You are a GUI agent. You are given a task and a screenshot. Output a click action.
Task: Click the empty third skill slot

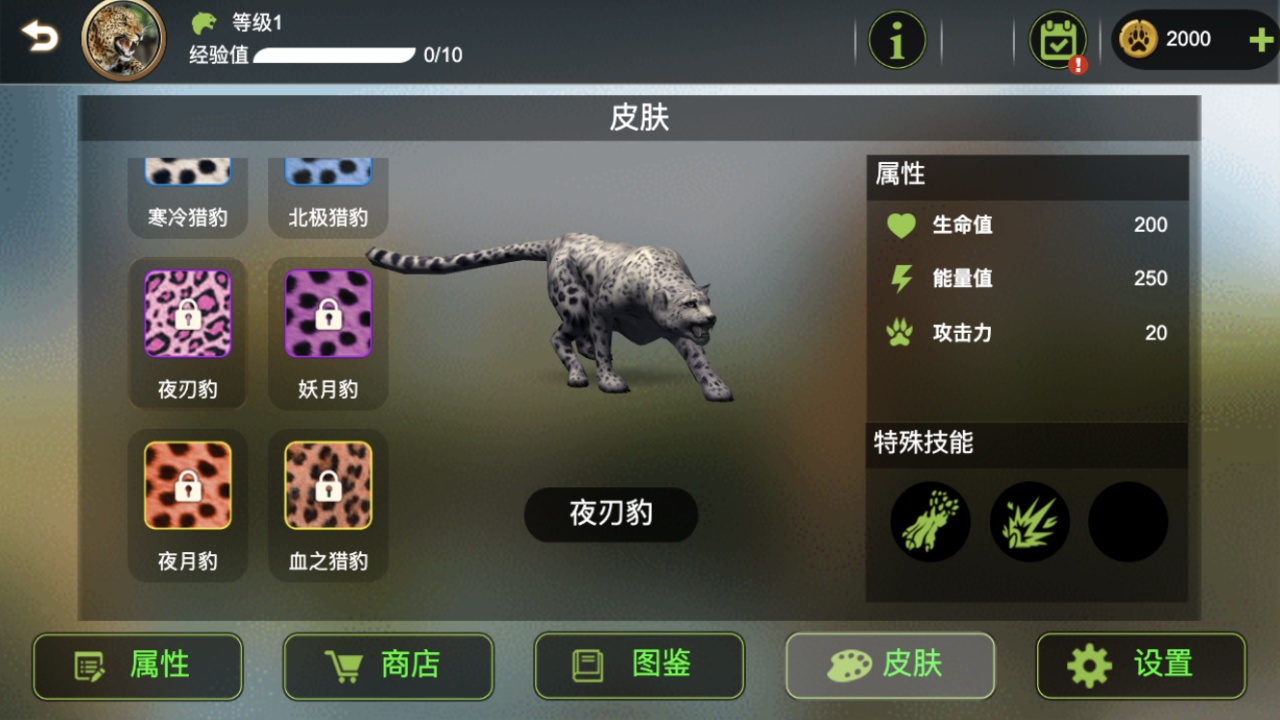1127,521
